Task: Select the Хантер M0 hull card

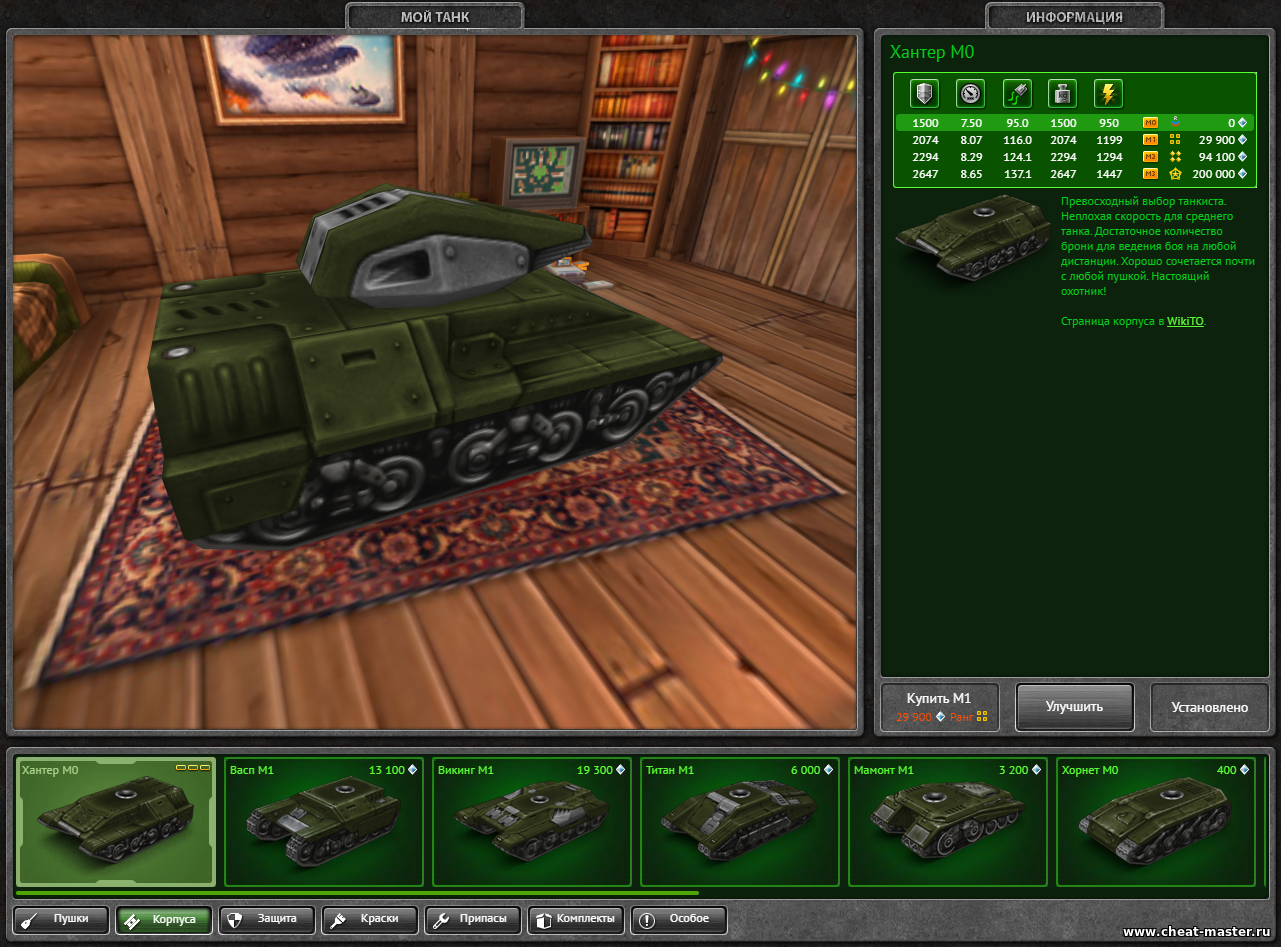Action: 116,821
